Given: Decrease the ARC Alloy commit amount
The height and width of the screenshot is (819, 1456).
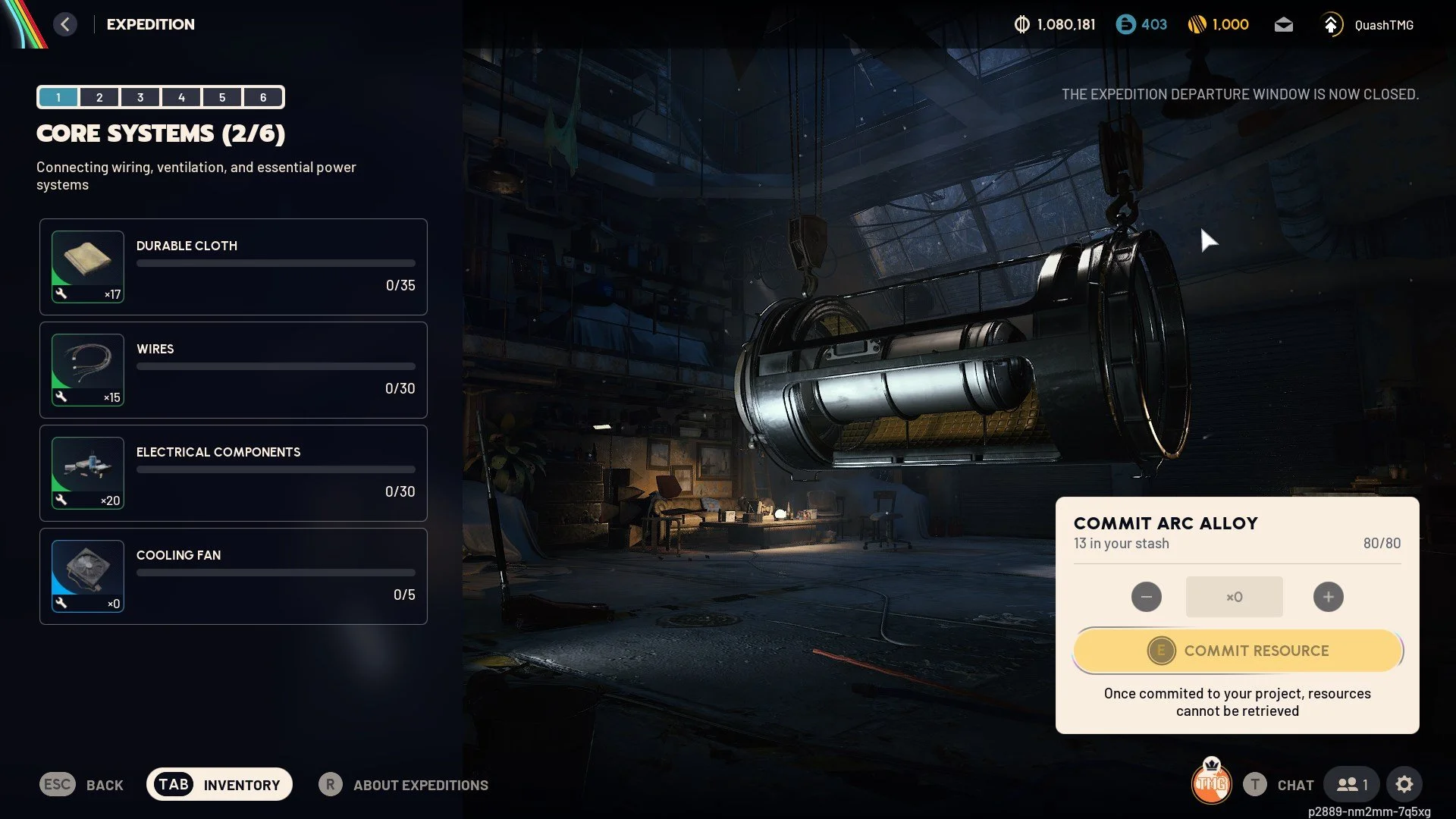Looking at the screenshot, I should pyautogui.click(x=1146, y=597).
